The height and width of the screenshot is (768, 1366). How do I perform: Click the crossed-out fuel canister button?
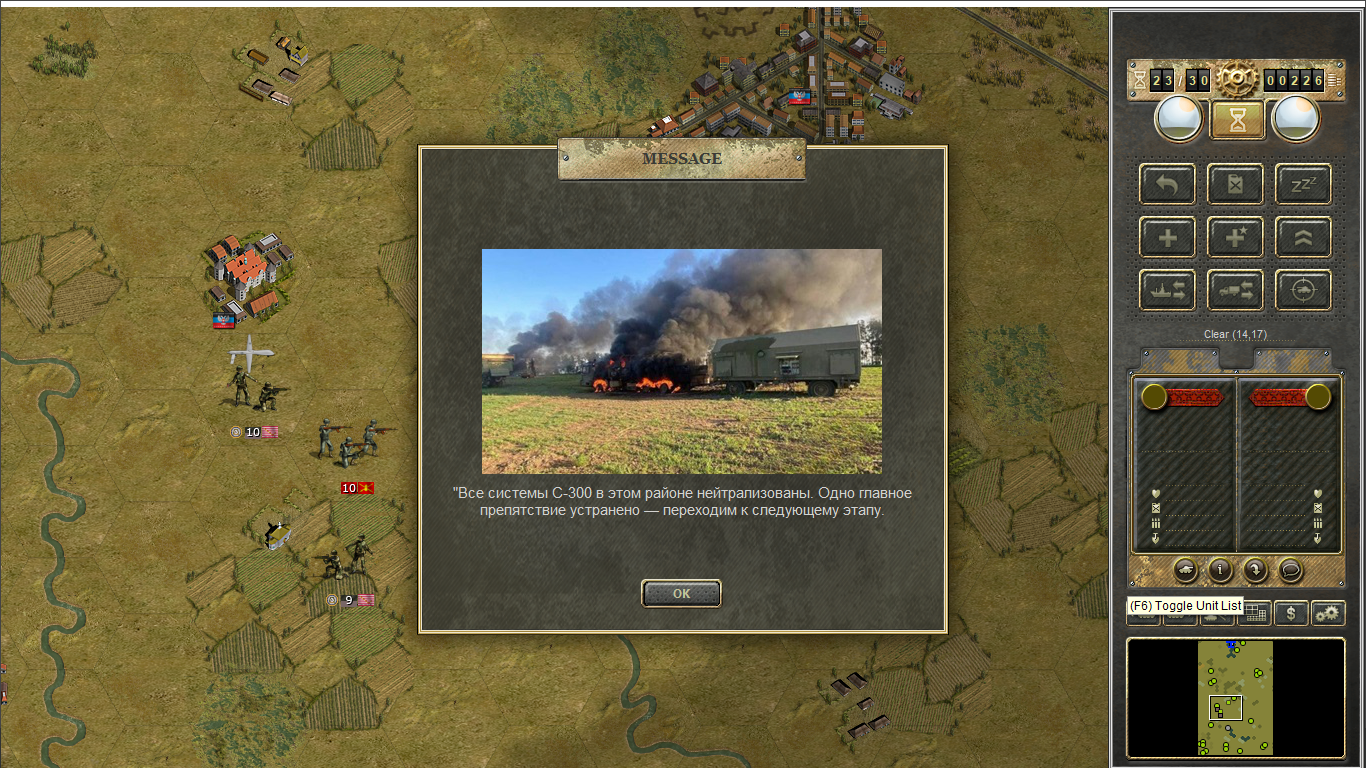click(x=1235, y=184)
